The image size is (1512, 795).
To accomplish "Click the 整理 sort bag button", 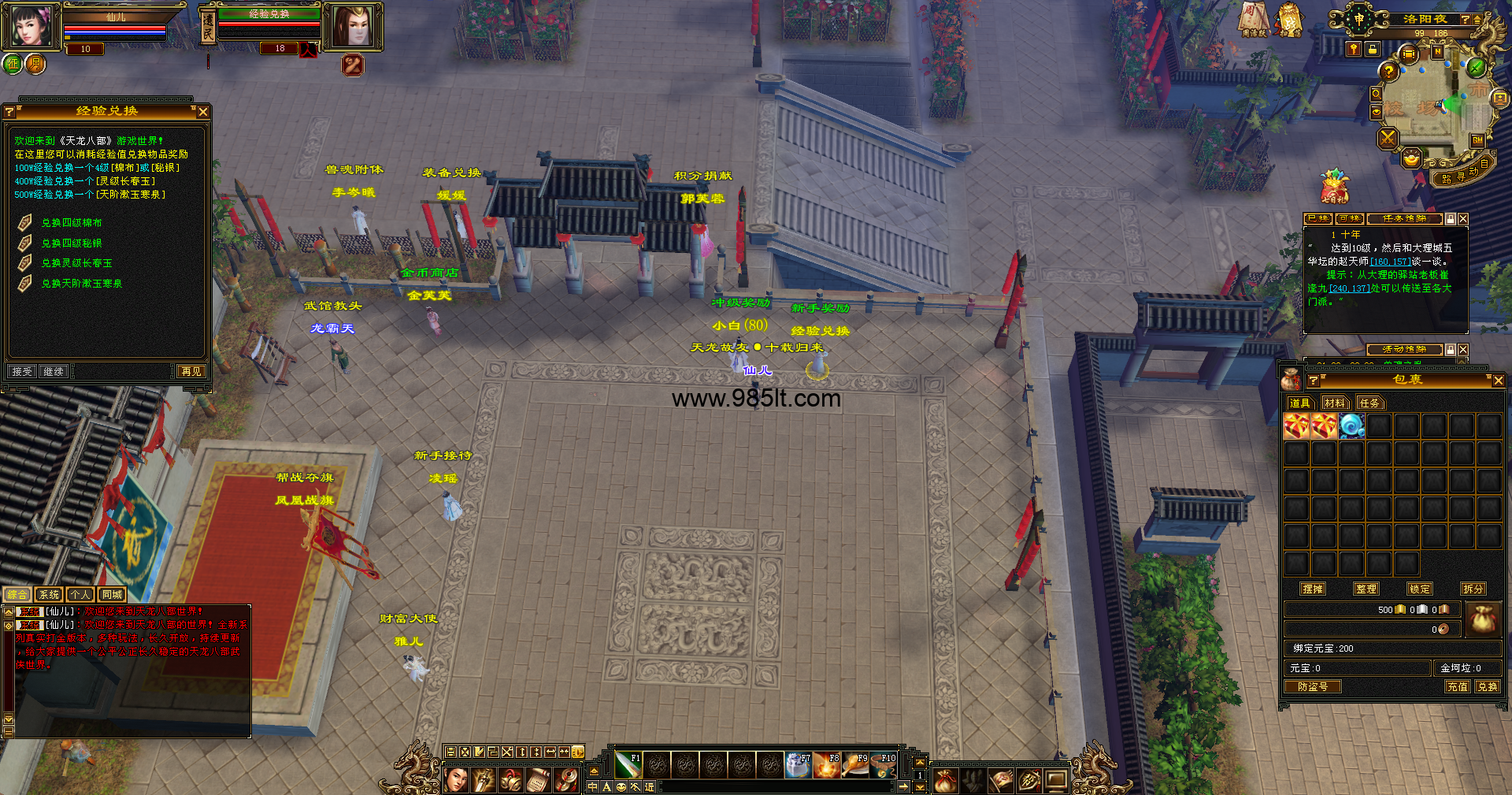I will click(x=1366, y=589).
